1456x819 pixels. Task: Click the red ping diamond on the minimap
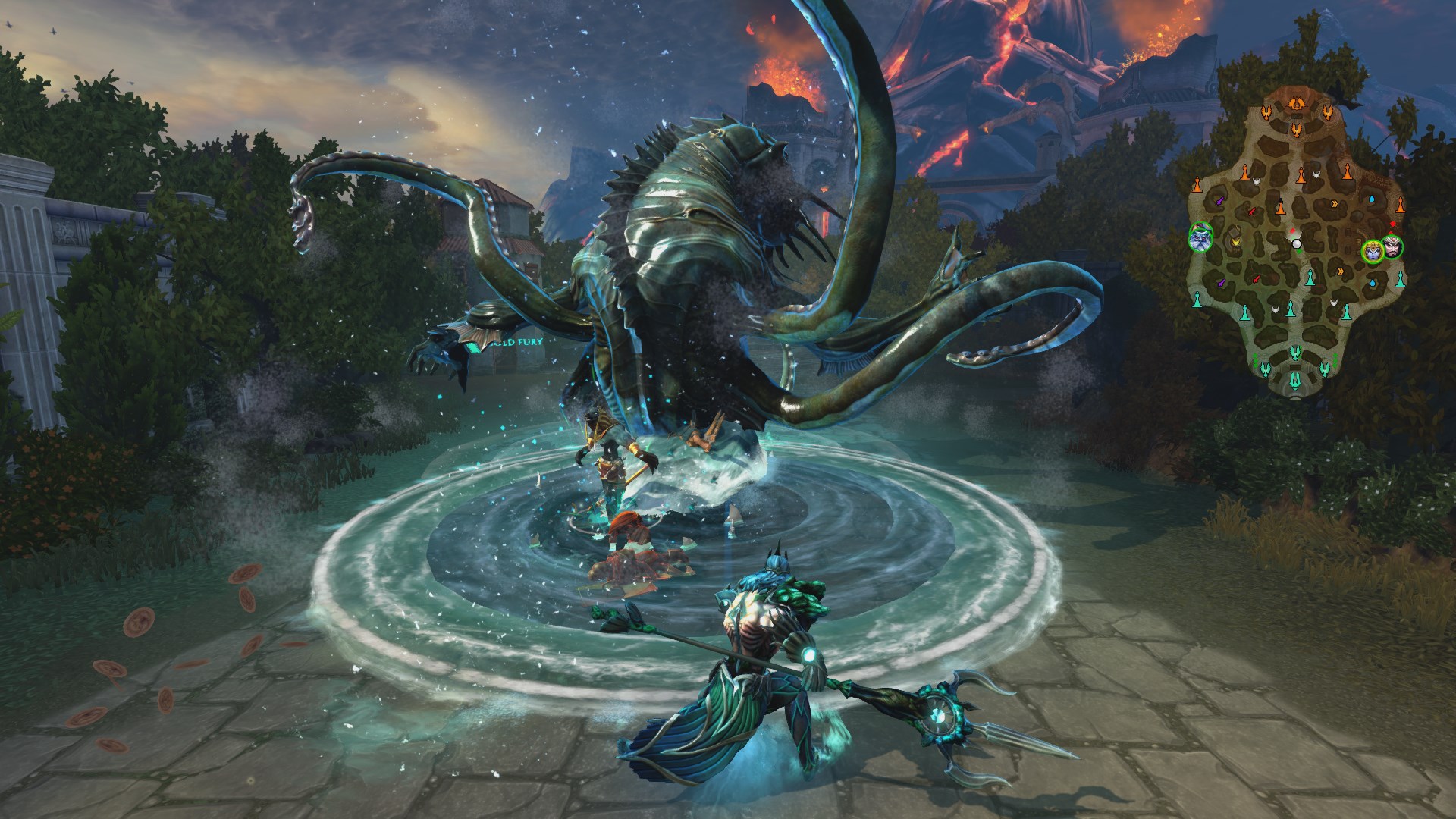(x=1392, y=223)
